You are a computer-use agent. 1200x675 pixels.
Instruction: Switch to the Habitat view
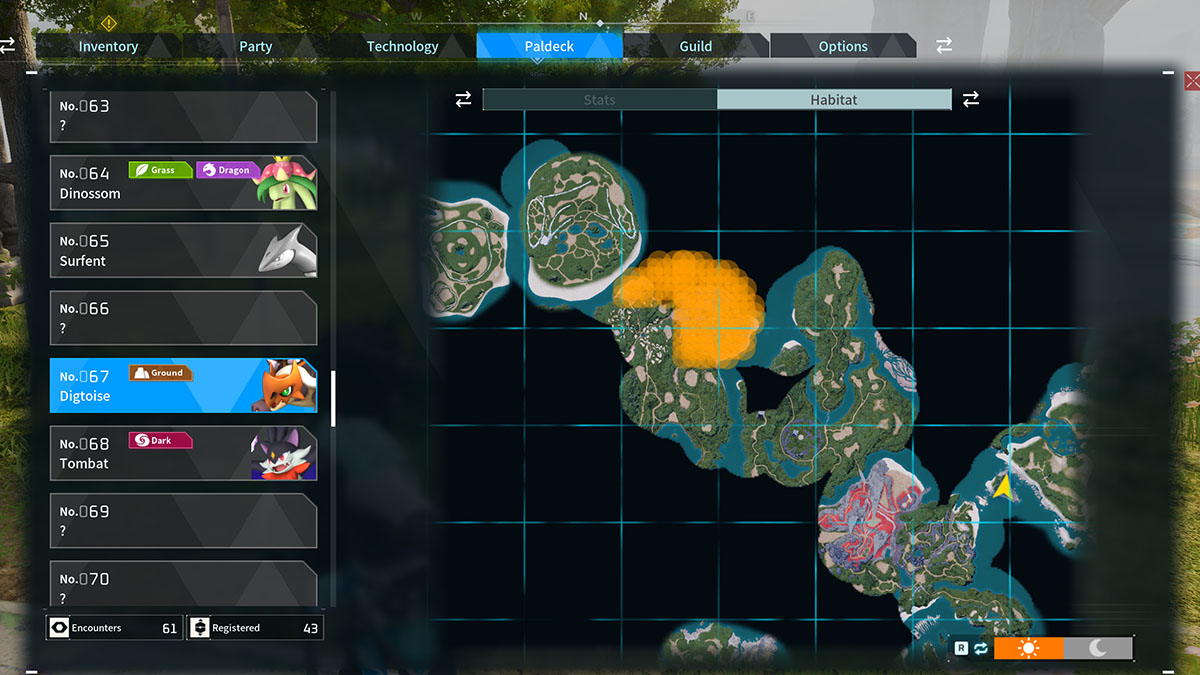point(834,100)
